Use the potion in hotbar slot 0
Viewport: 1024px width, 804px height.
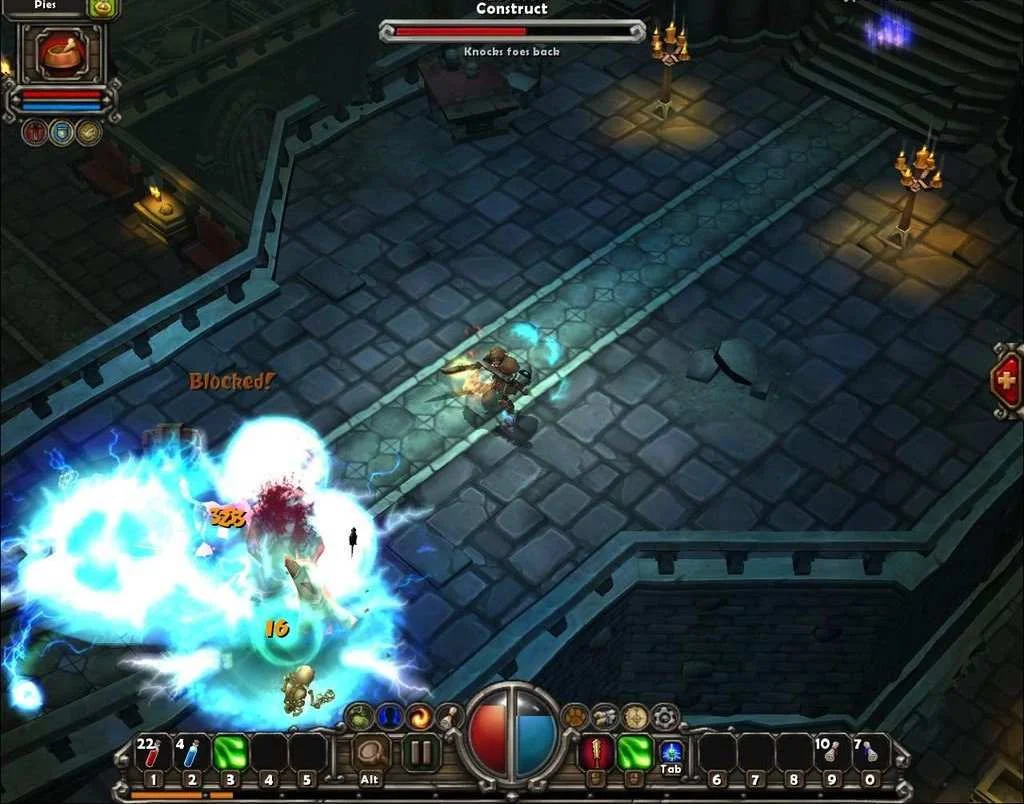pyautogui.click(x=870, y=752)
